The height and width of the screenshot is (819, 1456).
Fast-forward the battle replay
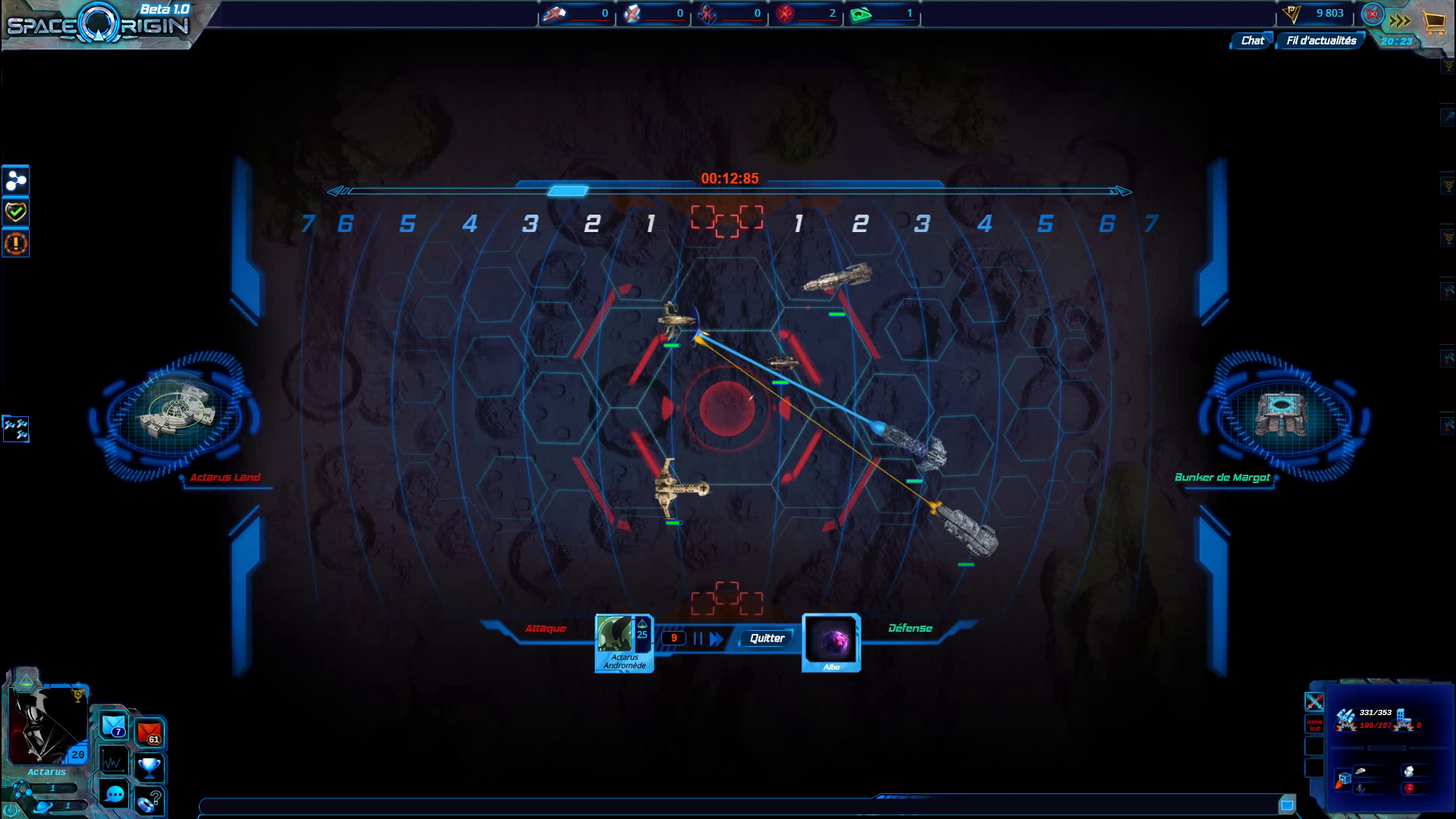pos(717,639)
